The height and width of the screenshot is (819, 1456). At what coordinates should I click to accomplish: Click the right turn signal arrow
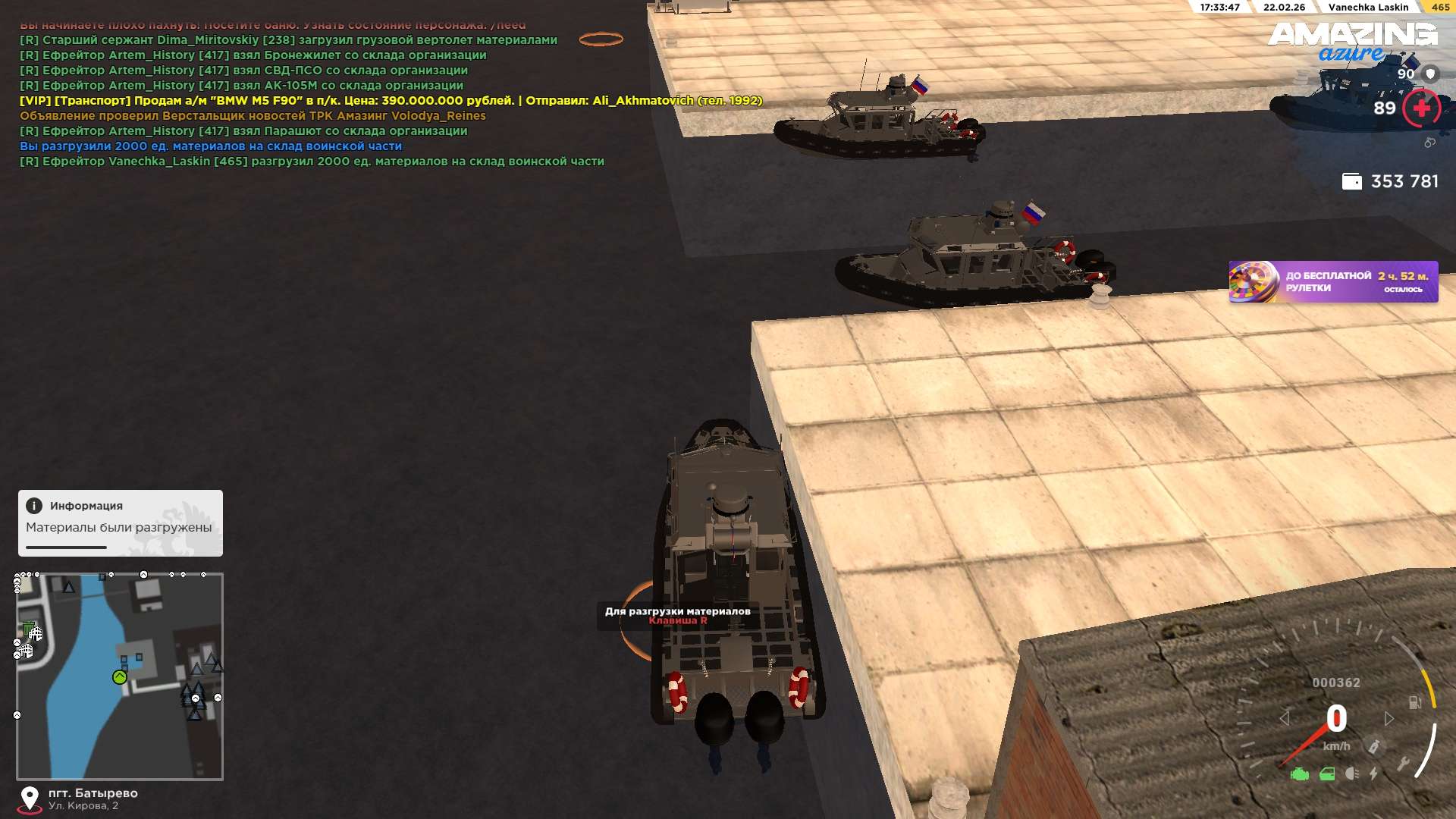(1389, 718)
